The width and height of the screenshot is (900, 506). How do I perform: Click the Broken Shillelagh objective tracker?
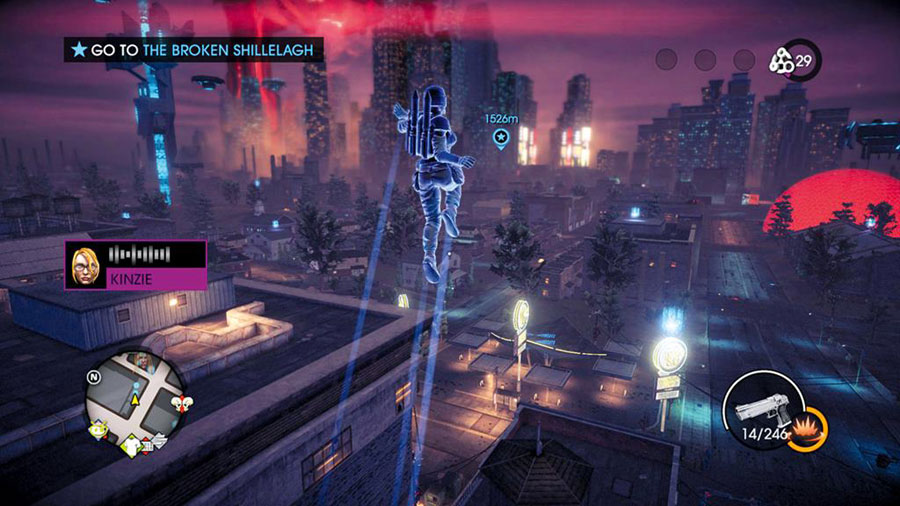pos(194,49)
